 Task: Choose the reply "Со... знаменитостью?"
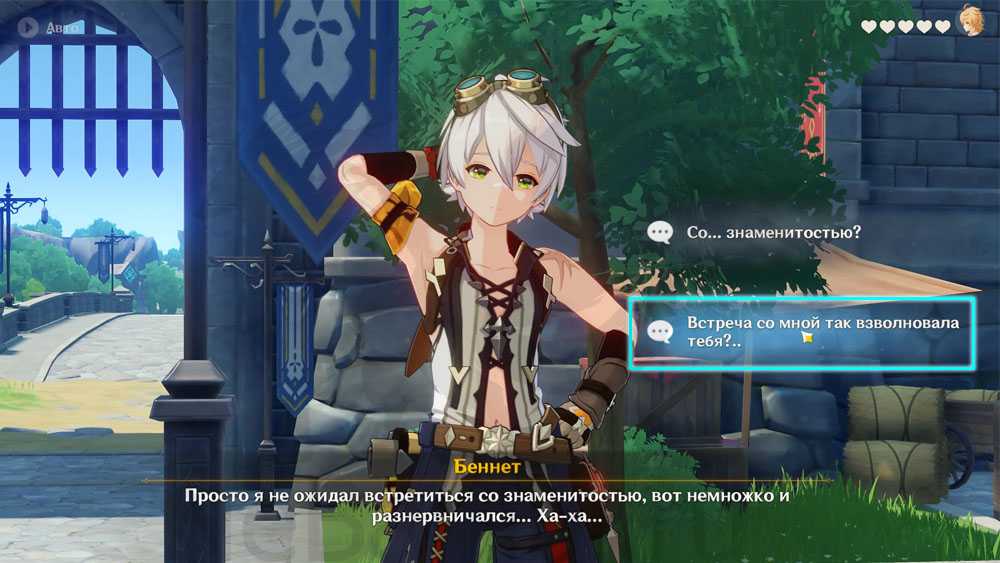pos(773,232)
